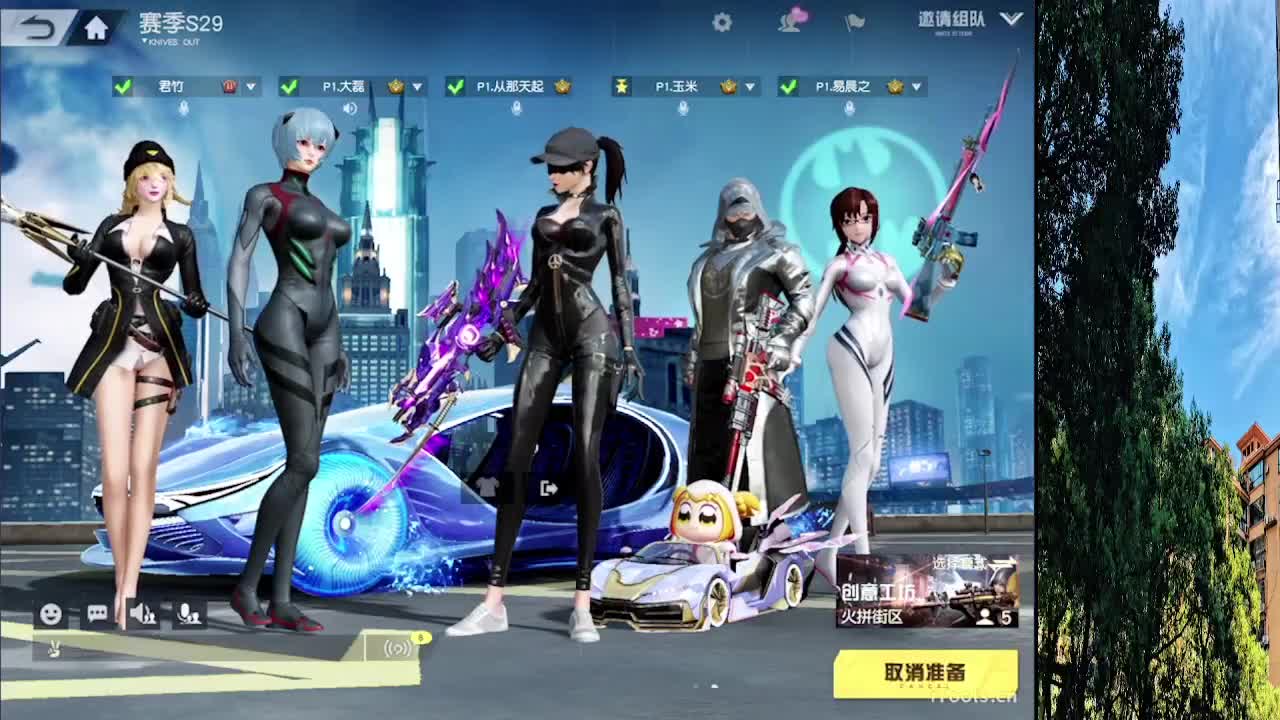Click P1.从那天起 player name plate
The width and height of the screenshot is (1280, 720).
(x=508, y=87)
